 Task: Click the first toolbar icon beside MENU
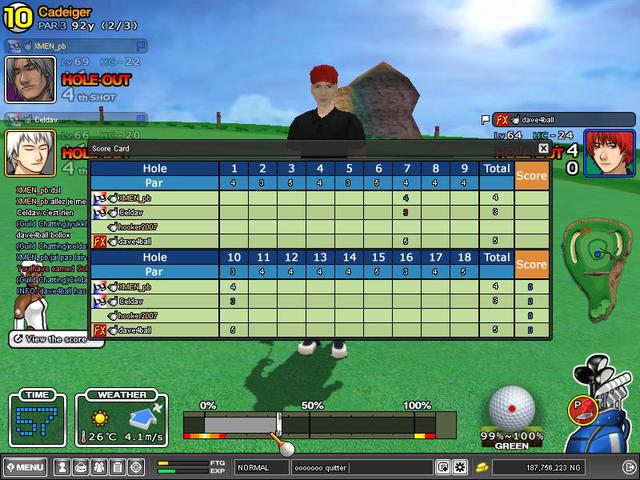click(x=62, y=467)
